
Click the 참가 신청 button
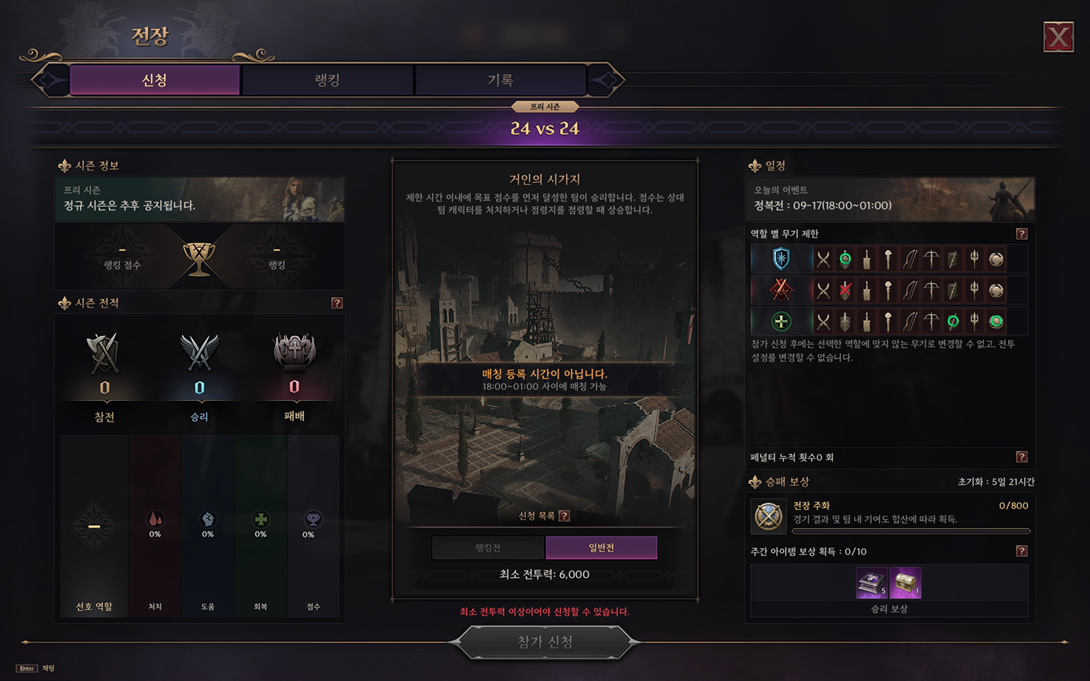pyautogui.click(x=545, y=642)
